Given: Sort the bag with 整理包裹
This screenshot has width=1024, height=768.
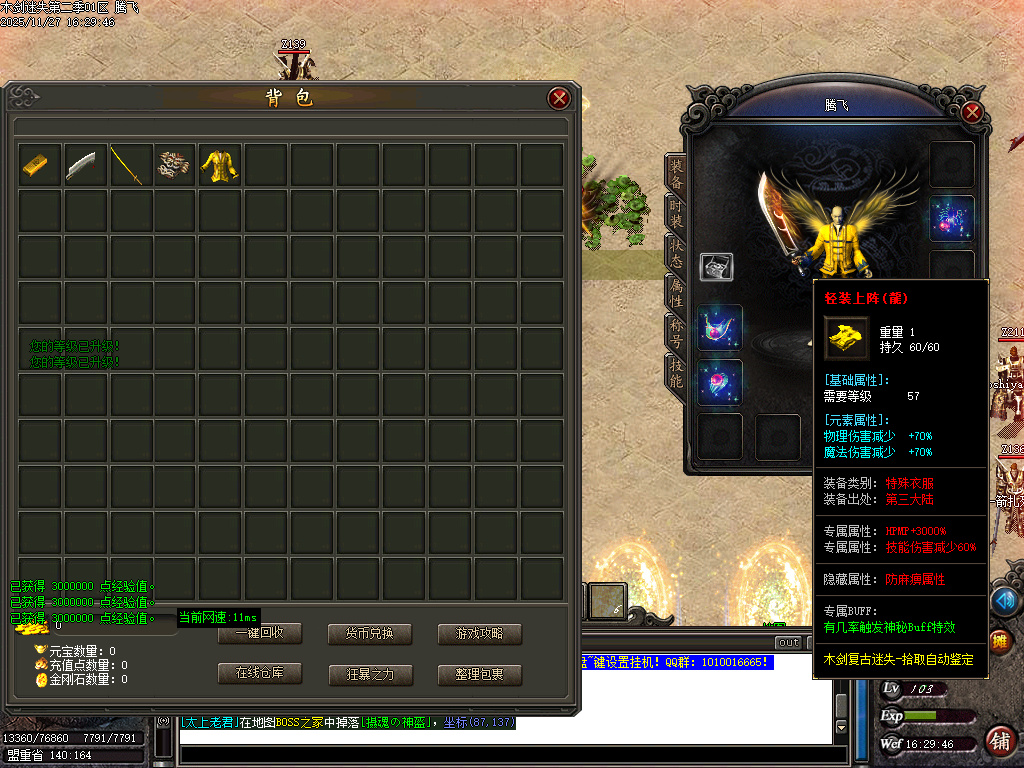Looking at the screenshot, I should pos(480,675).
